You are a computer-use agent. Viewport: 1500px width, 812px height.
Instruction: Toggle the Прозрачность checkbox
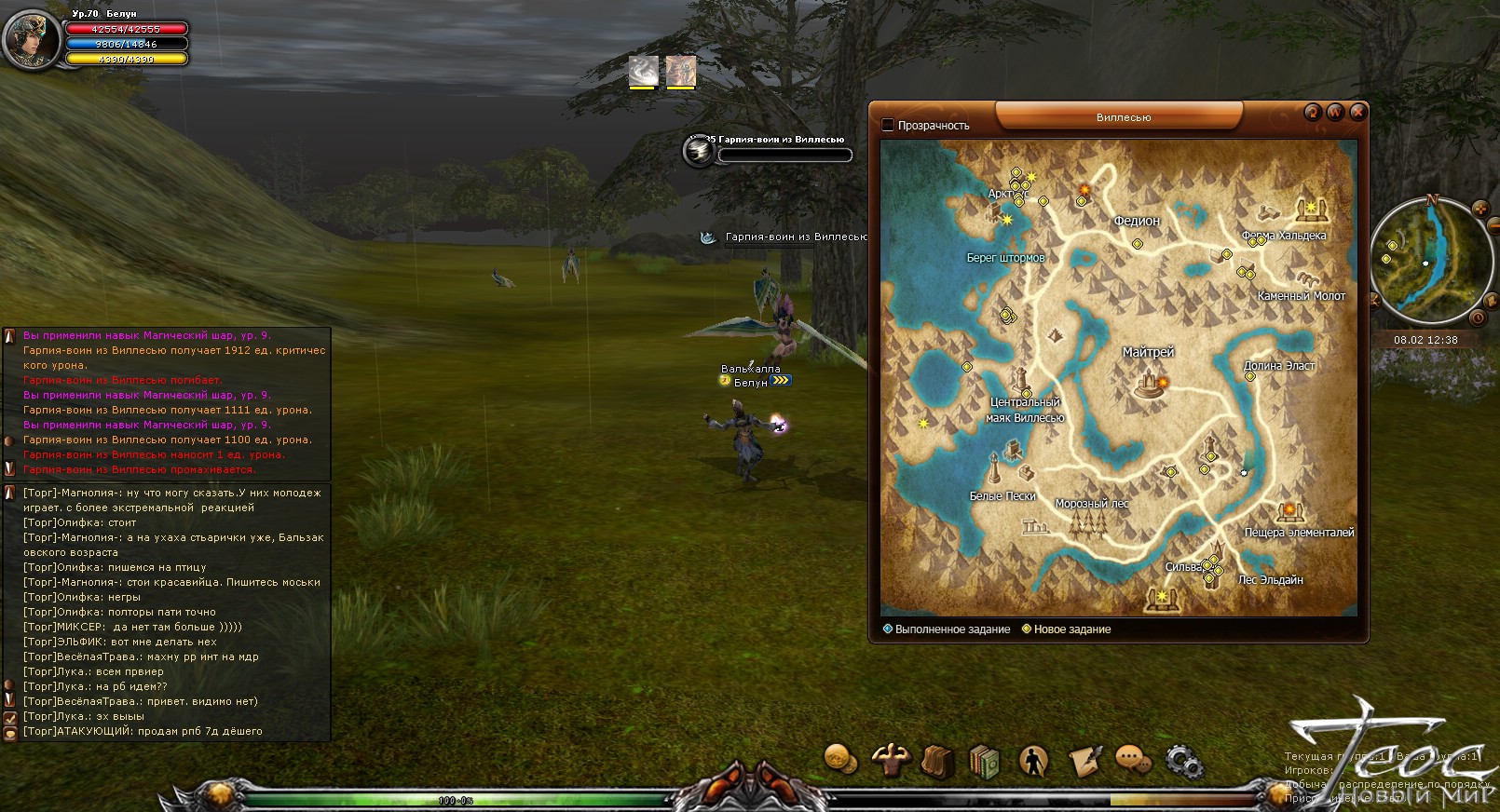[x=888, y=125]
